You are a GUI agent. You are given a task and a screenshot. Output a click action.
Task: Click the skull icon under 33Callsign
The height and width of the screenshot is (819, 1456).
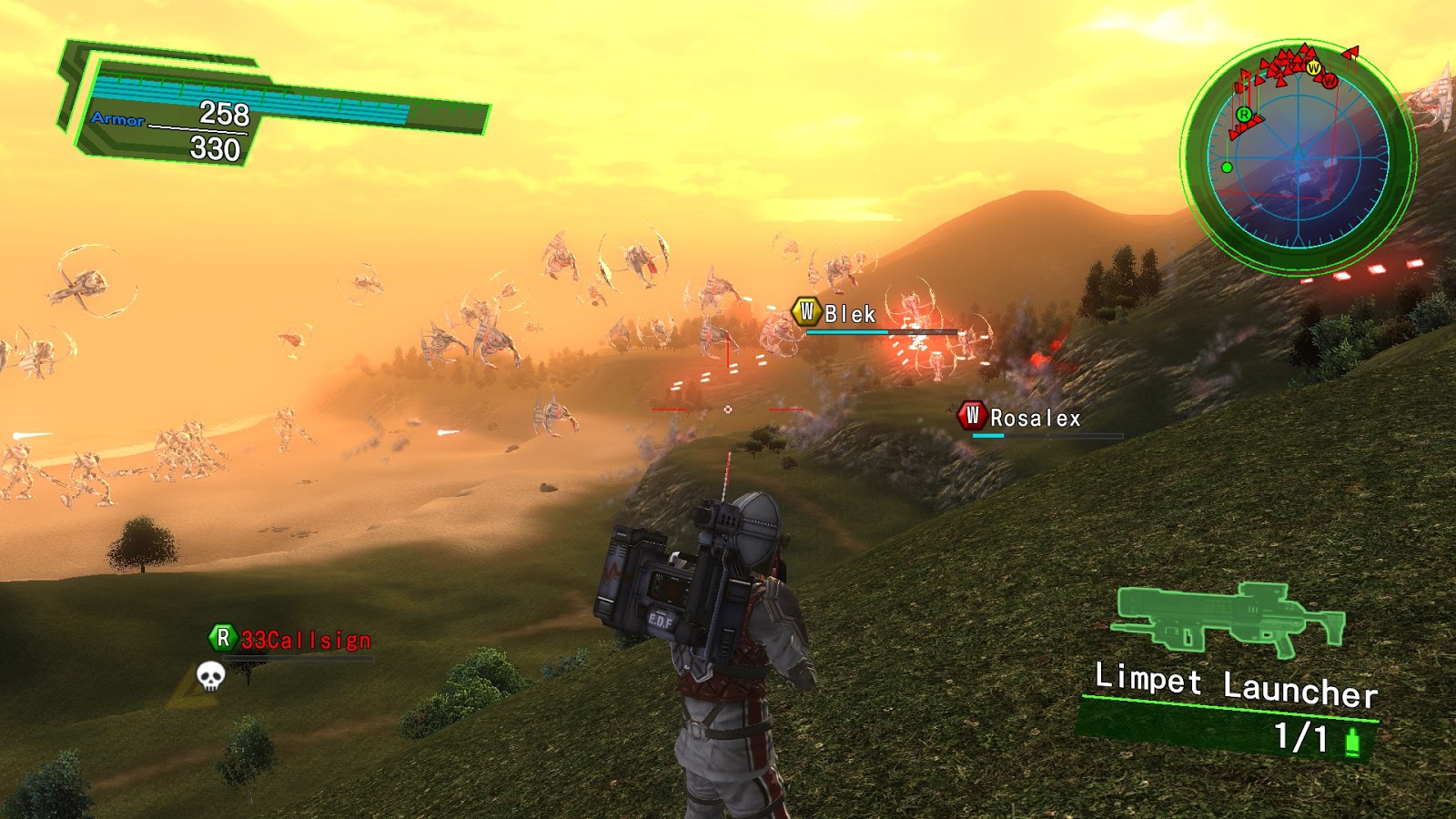click(210, 676)
